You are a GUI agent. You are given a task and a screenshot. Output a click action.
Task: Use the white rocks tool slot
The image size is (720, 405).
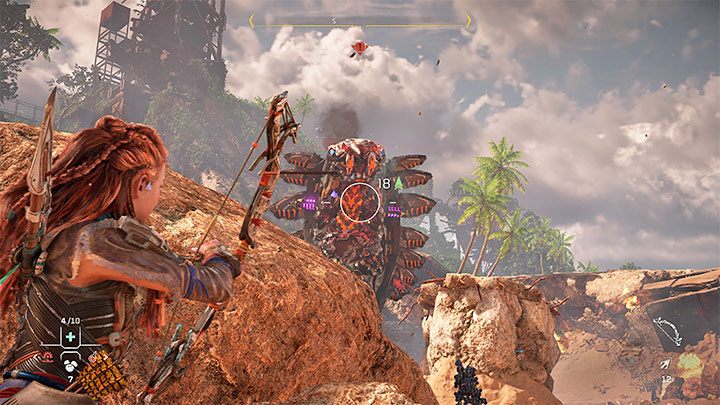(70, 365)
